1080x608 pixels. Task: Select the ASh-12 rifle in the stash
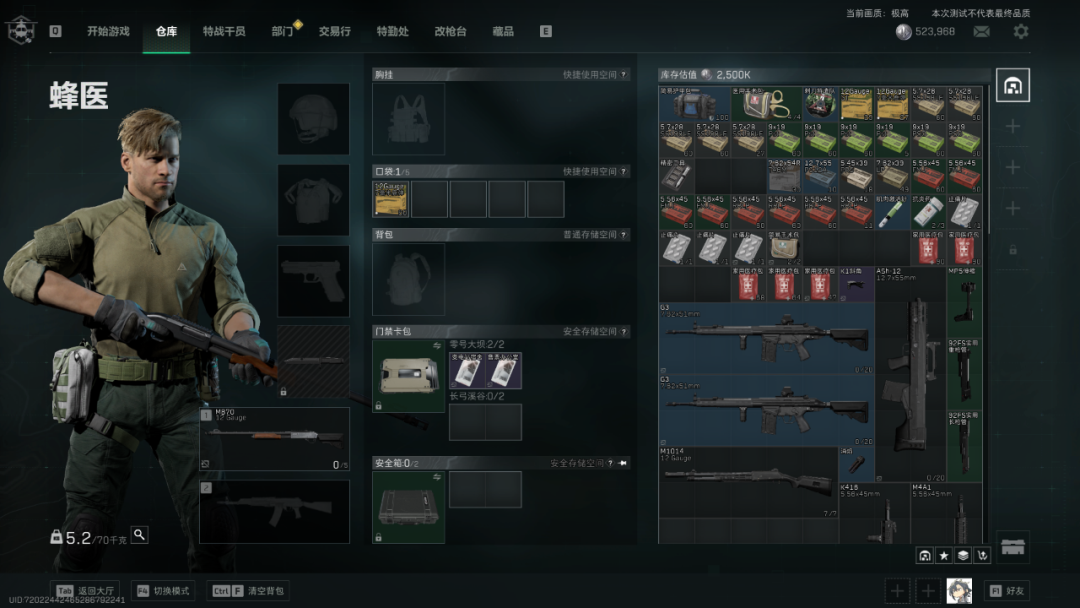(910, 375)
